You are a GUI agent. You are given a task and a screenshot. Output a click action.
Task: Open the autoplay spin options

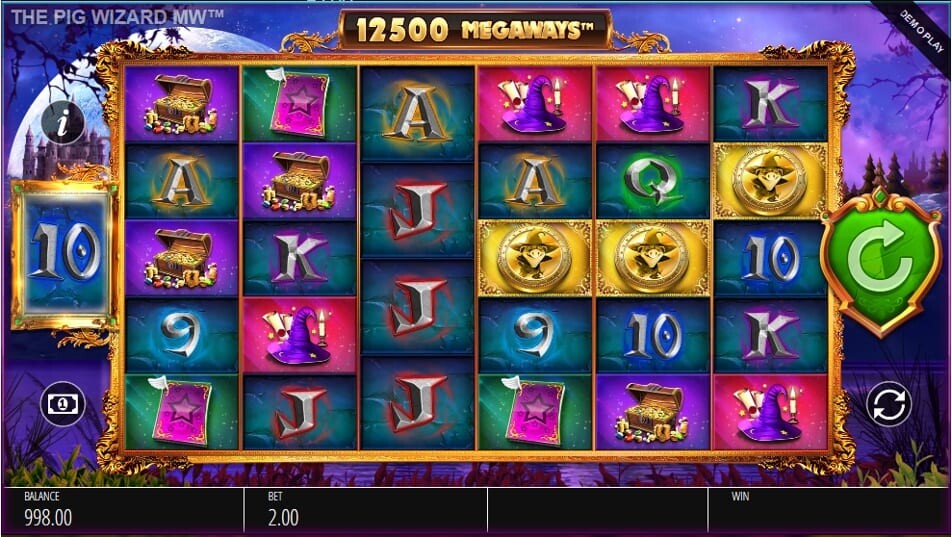pos(887,404)
